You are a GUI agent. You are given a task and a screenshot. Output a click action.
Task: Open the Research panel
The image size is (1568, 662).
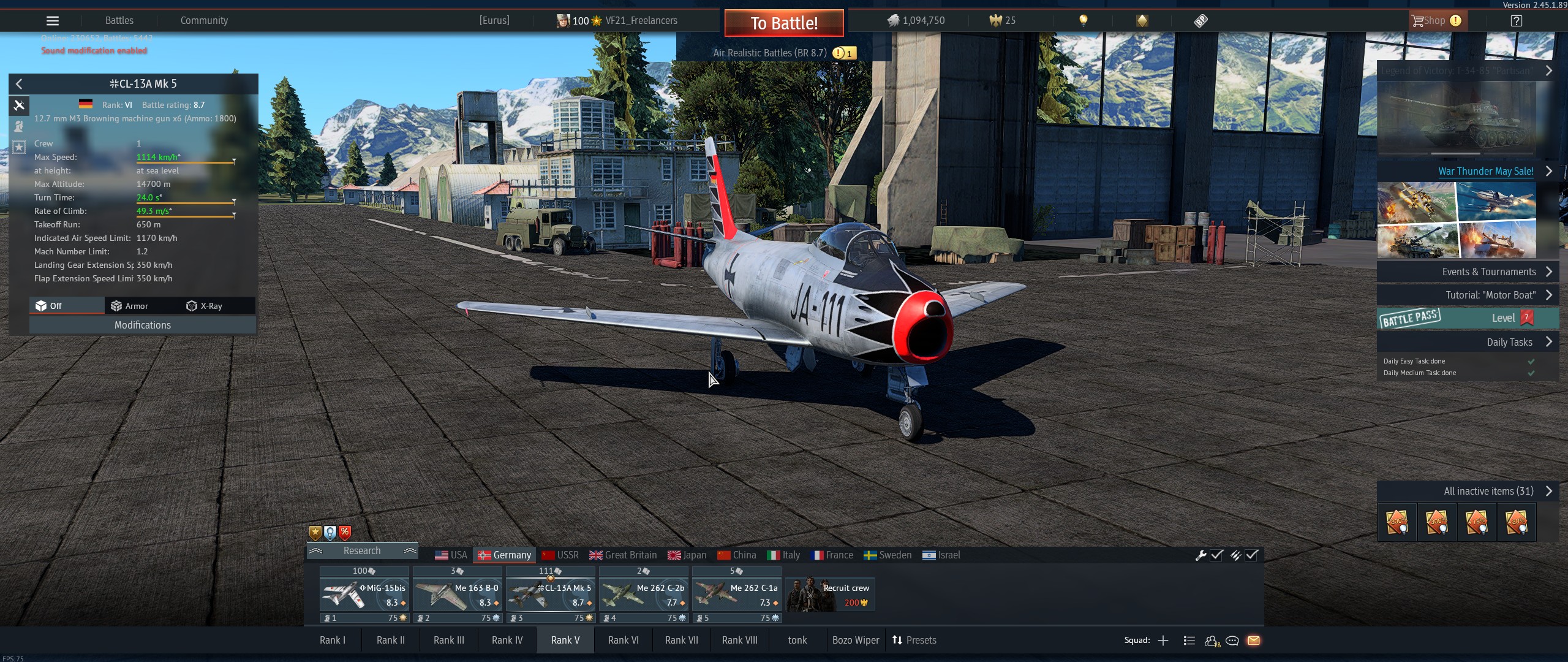pyautogui.click(x=362, y=551)
